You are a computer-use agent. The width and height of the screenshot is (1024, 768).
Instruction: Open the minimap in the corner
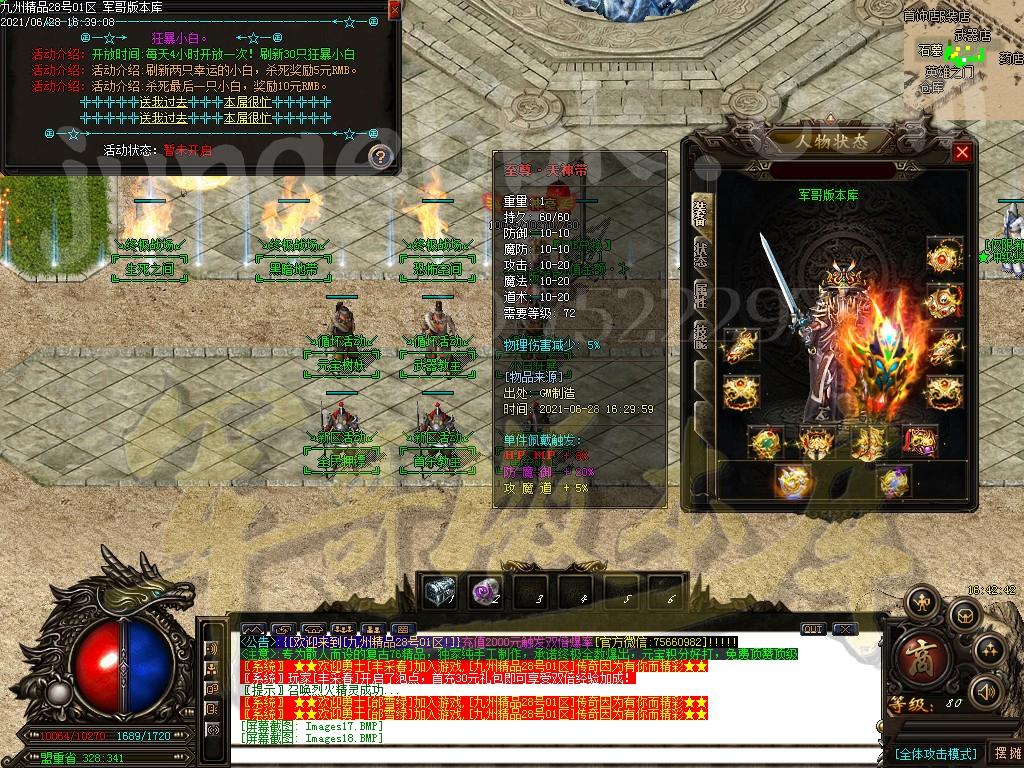[x=964, y=48]
